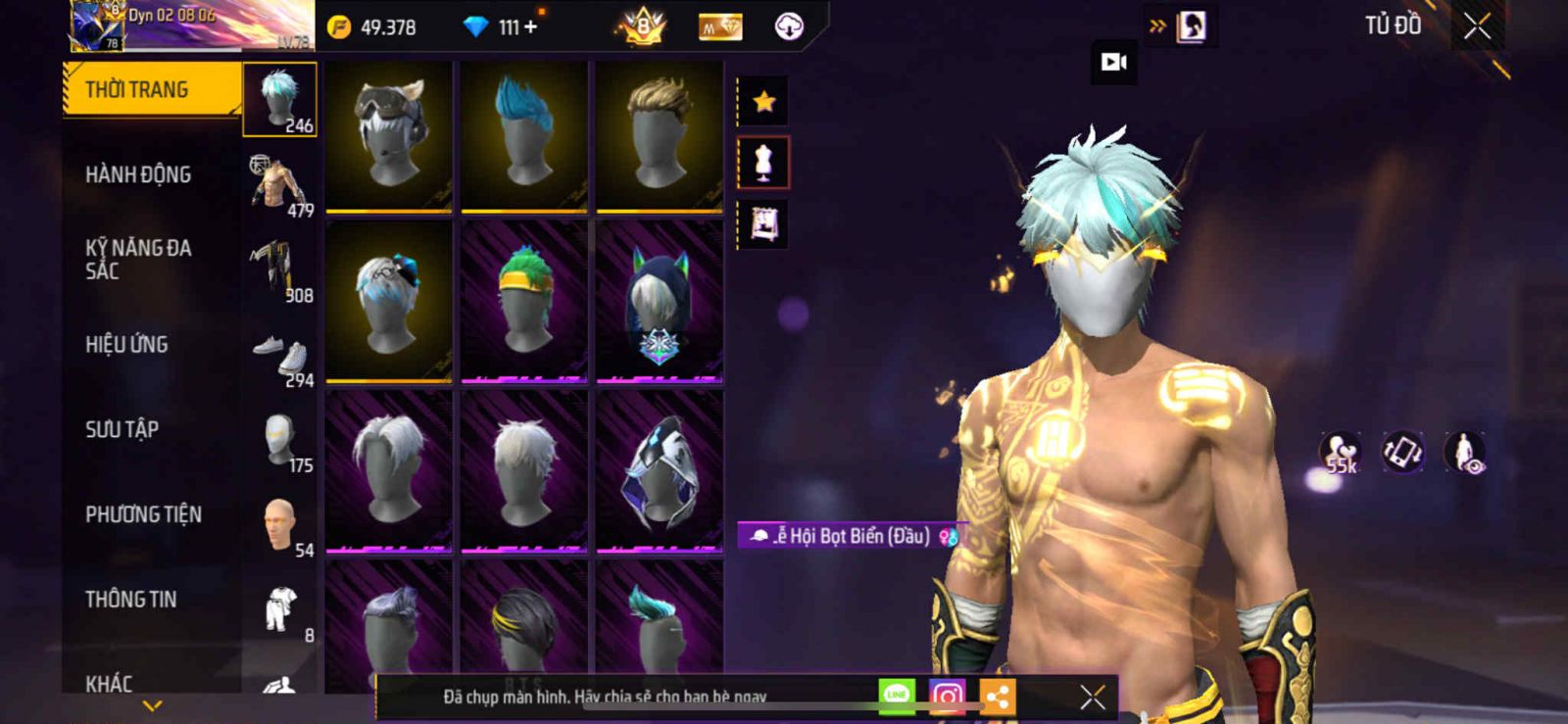Show favorites with the star filter

coord(763,101)
